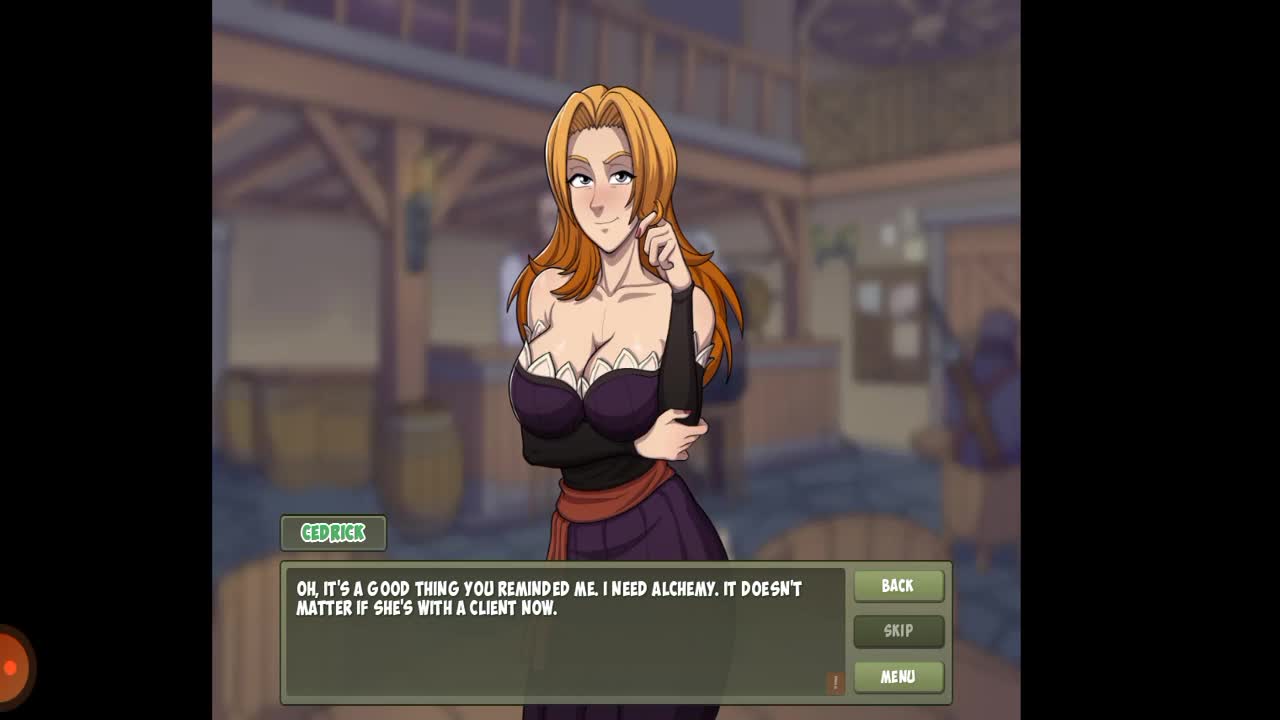Open the Menu button
Image resolution: width=1280 pixels, height=720 pixels.
pos(898,677)
